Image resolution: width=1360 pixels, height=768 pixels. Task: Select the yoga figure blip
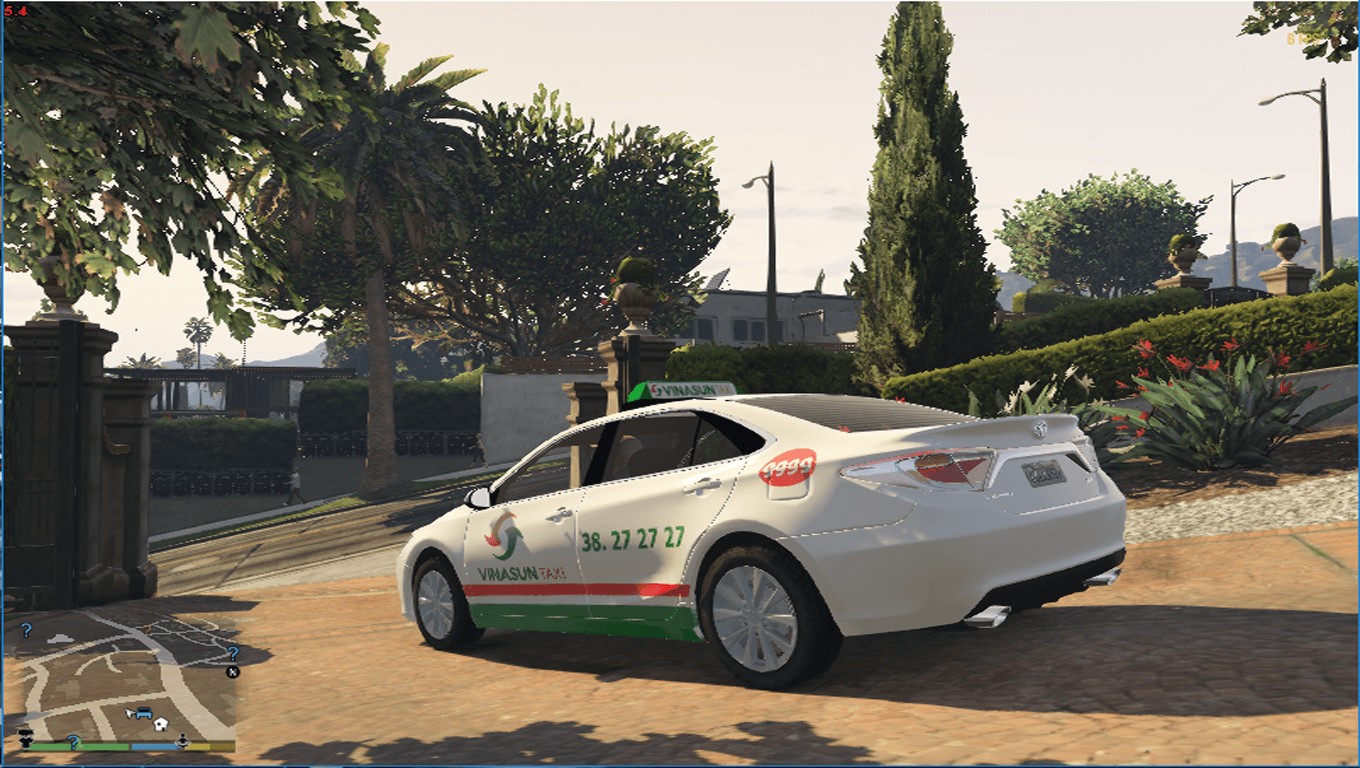tap(183, 741)
